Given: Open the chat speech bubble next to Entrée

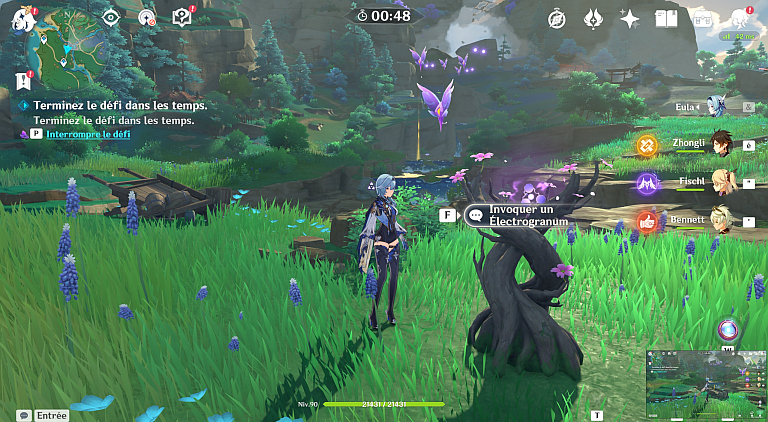Looking at the screenshot, I should coord(22,414).
